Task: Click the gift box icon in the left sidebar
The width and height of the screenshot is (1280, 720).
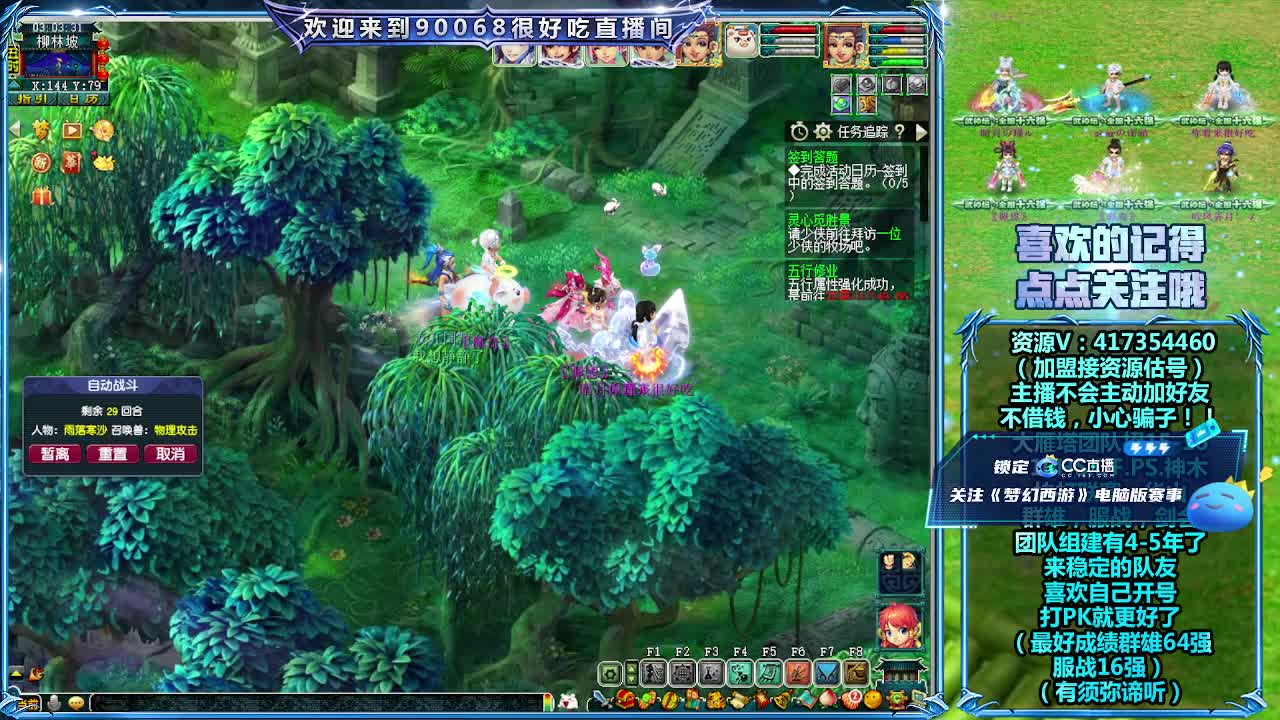Action: [40, 195]
